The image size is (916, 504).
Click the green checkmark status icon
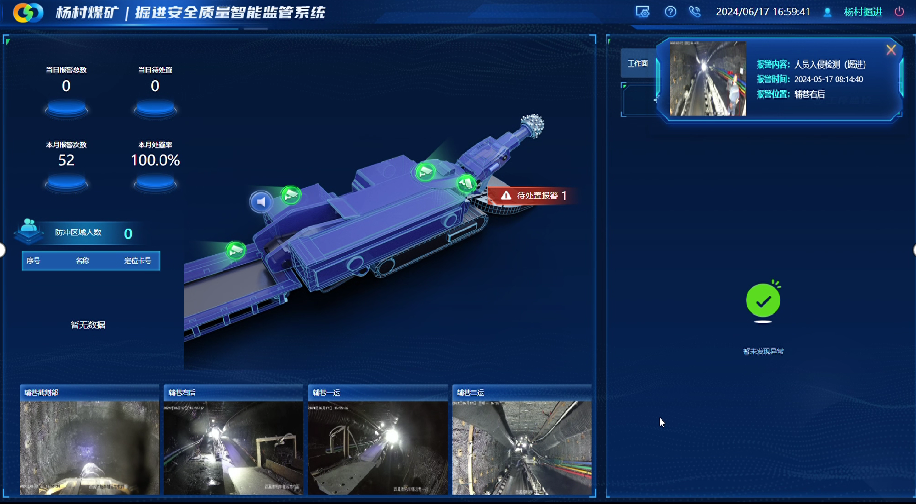coord(763,300)
